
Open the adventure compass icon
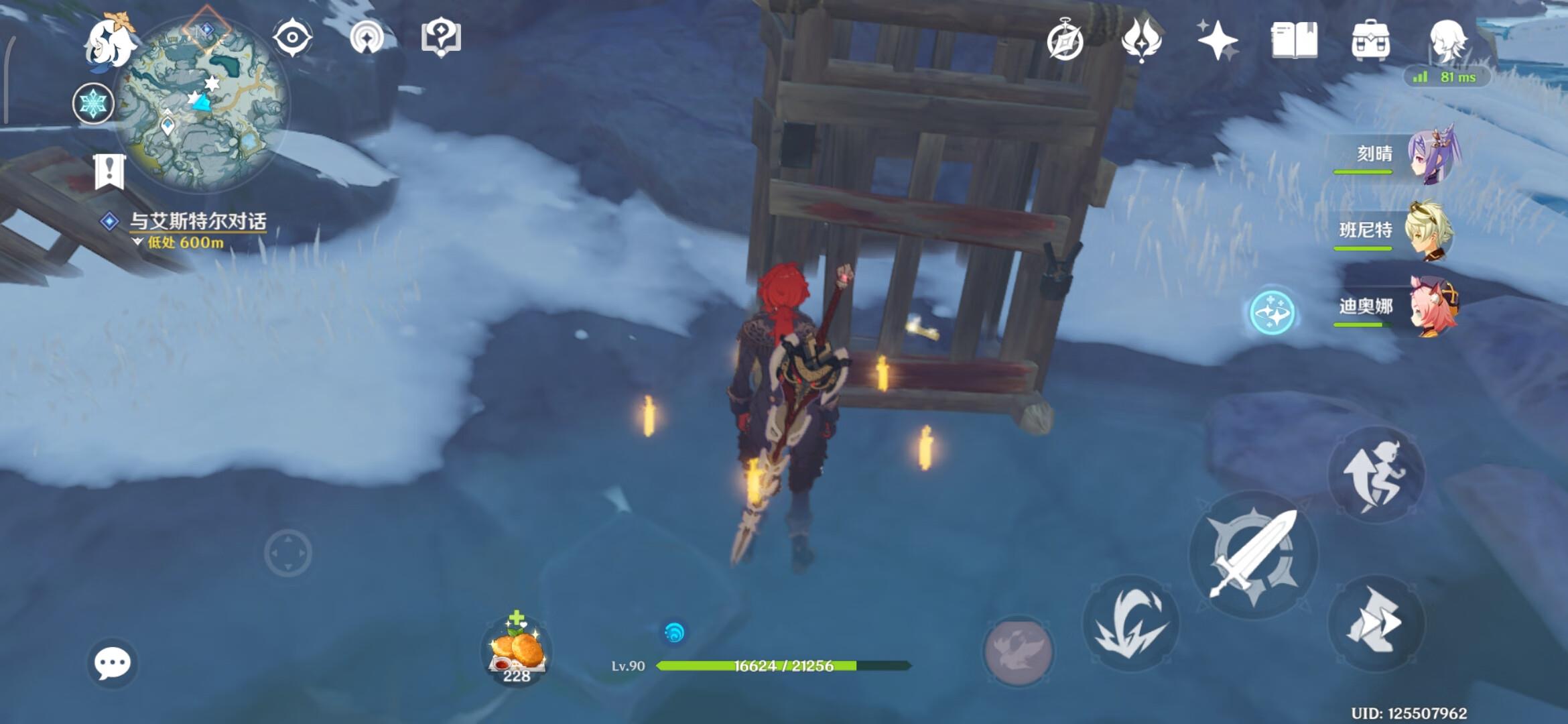1065,40
